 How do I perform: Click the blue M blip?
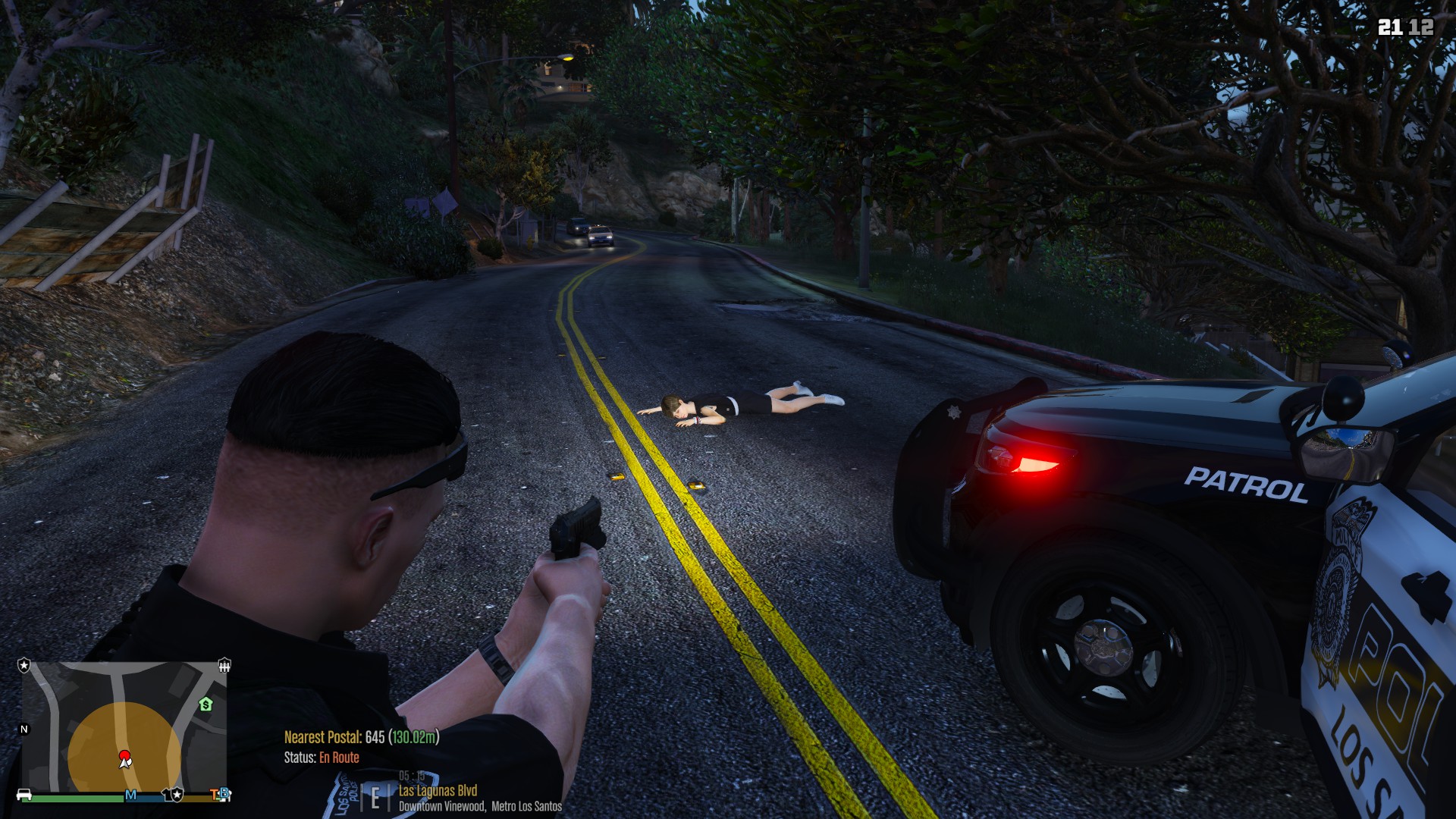[131, 795]
